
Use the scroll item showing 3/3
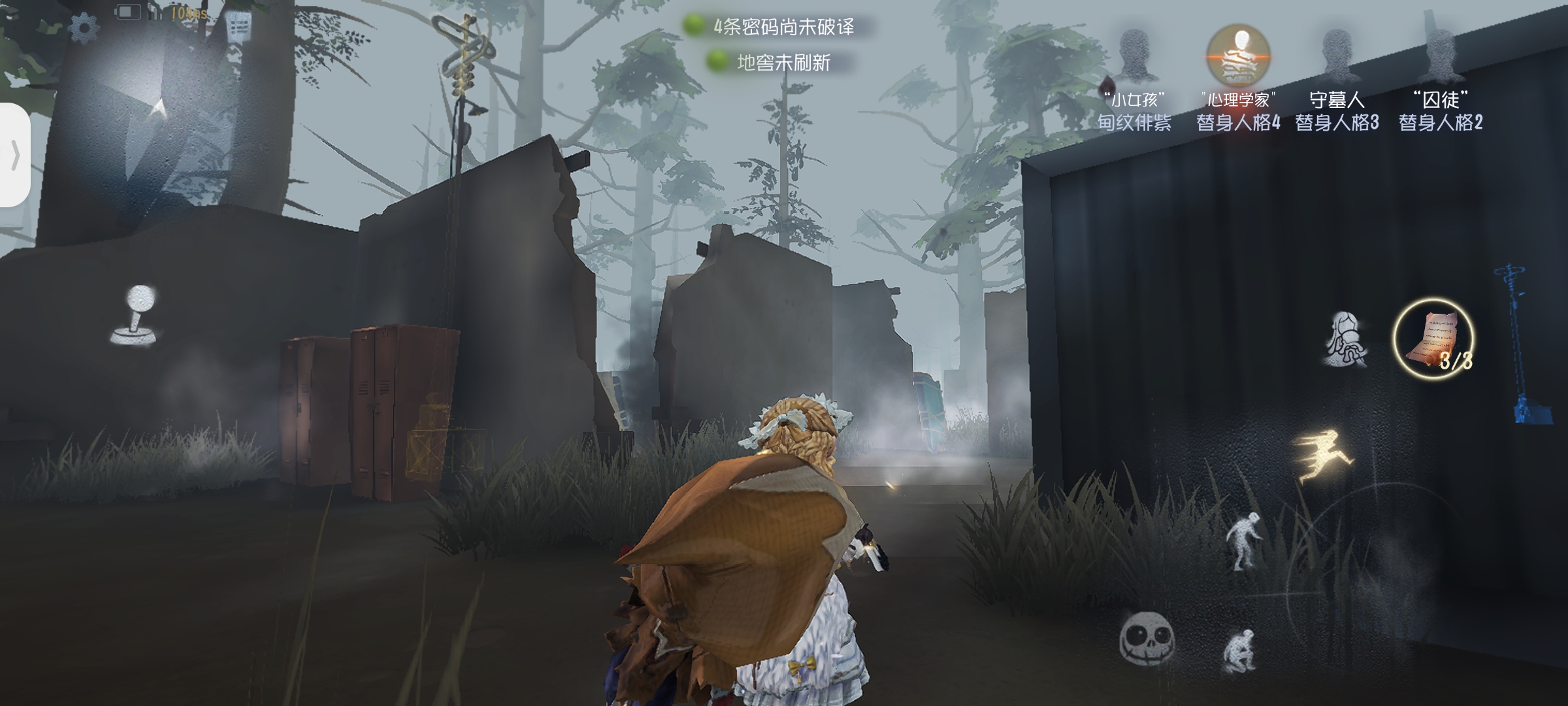[x=1433, y=338]
